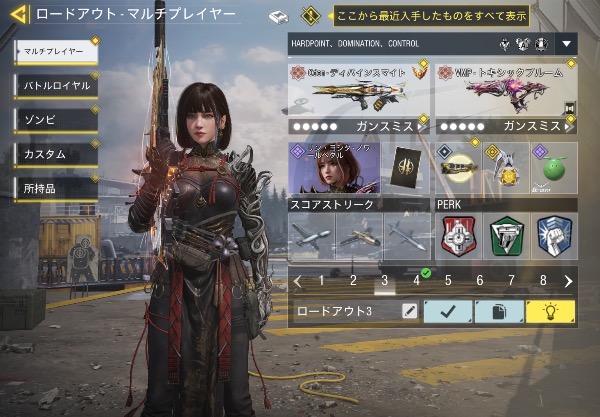Switch to loadout number 5
The width and height of the screenshot is (600, 417).
point(448,281)
